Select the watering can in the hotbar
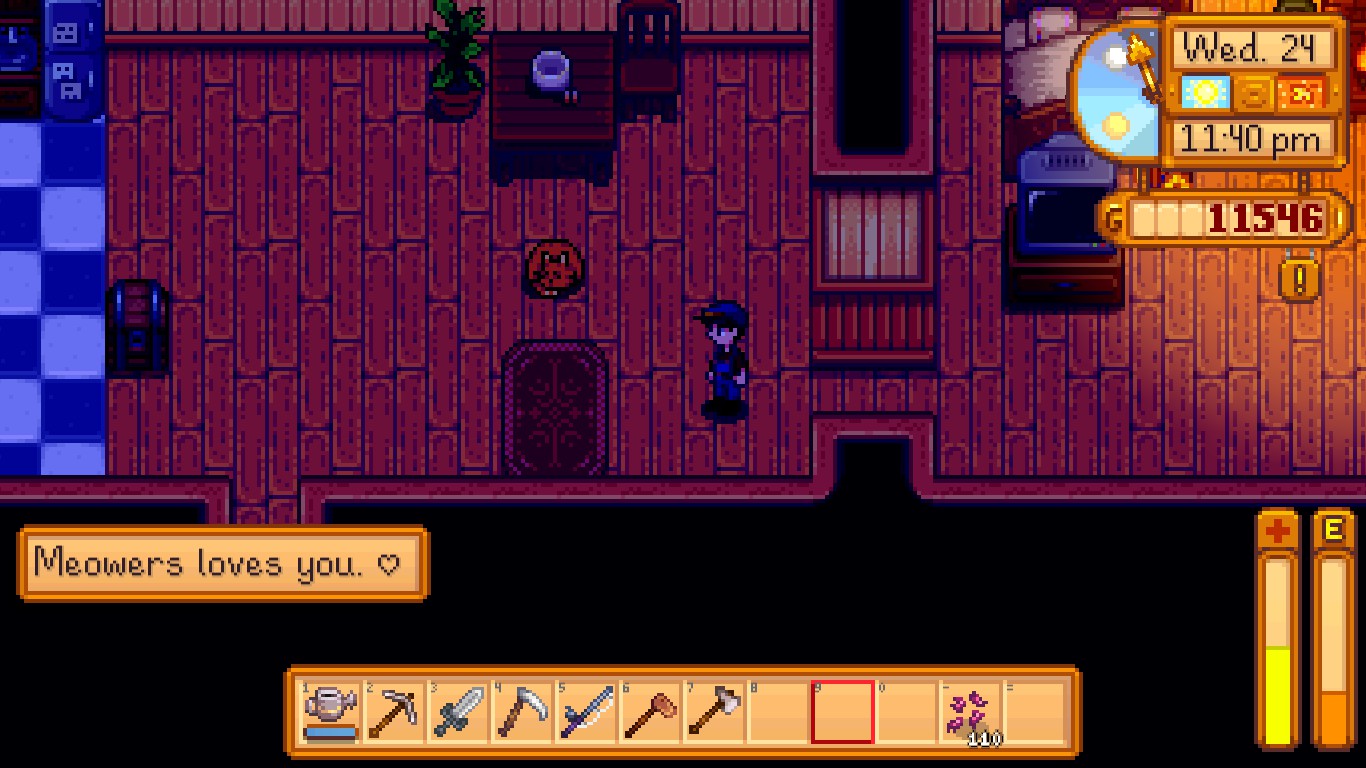Image resolution: width=1366 pixels, height=768 pixels. (x=331, y=712)
